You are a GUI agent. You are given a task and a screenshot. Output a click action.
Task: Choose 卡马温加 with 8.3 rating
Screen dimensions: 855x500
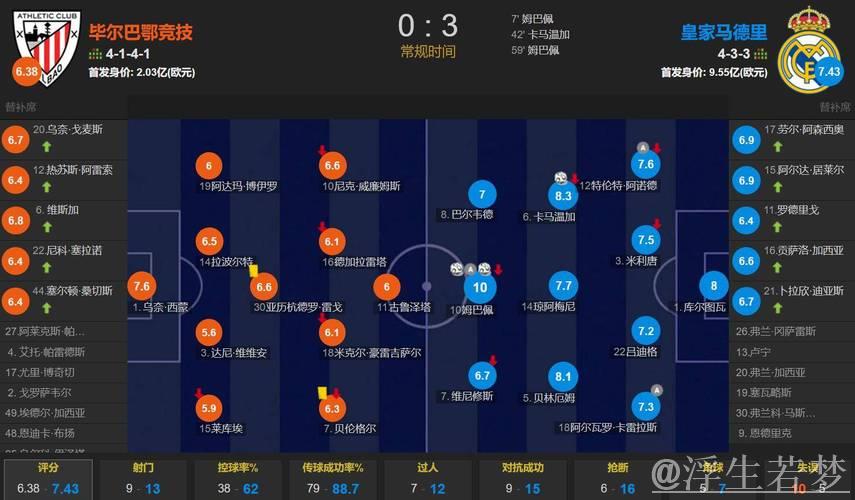(563, 196)
